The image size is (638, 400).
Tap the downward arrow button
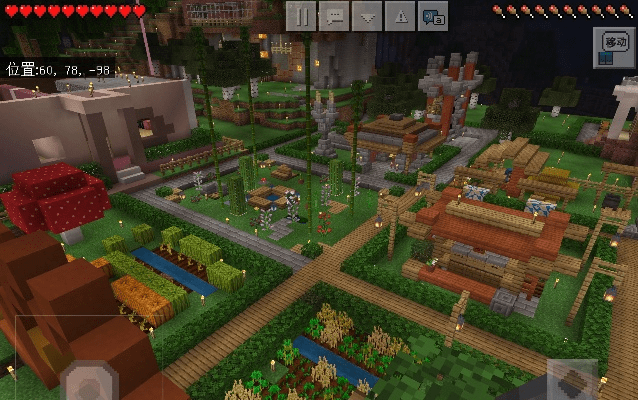[368, 16]
